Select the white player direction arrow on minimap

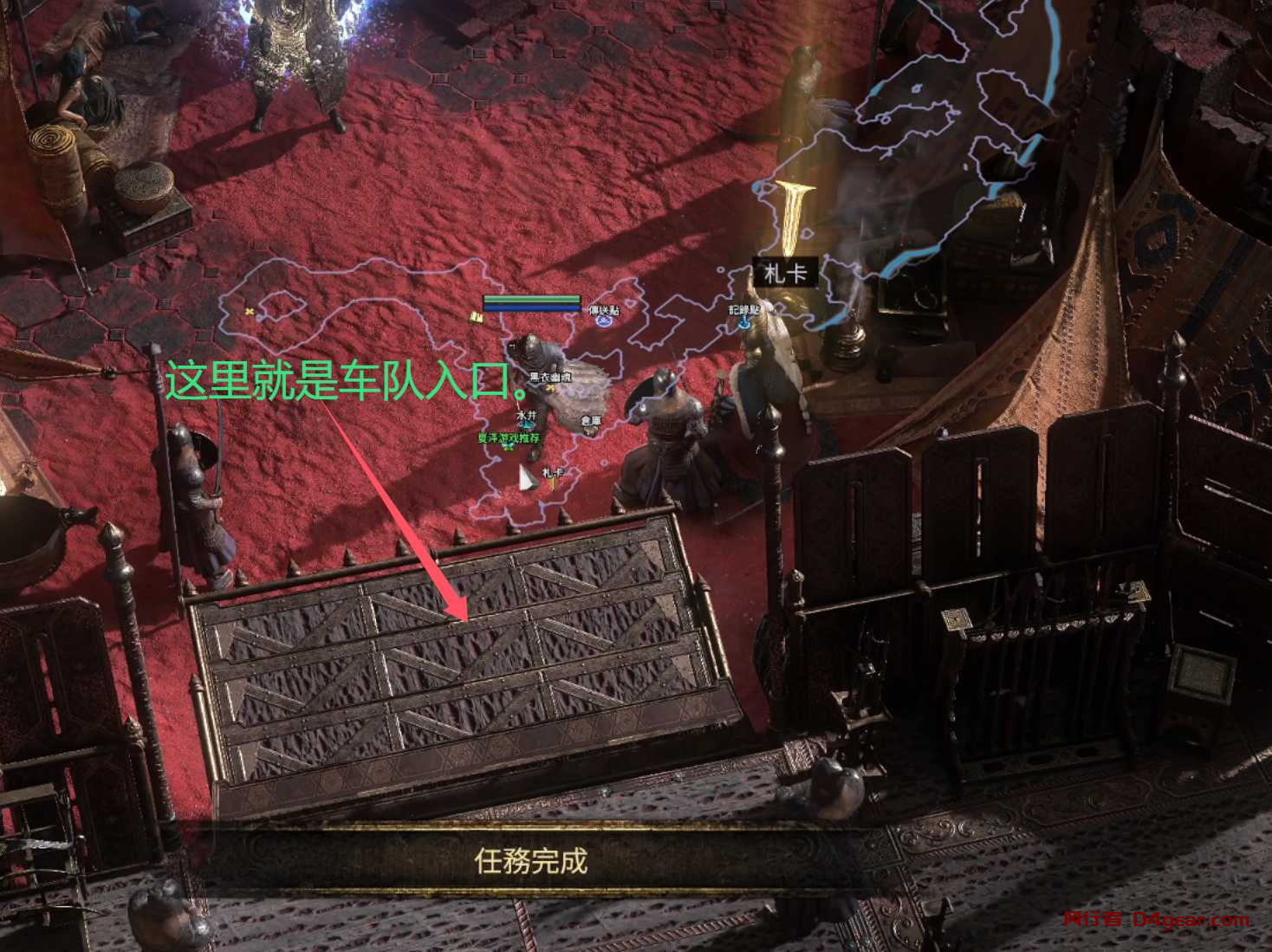tap(525, 478)
